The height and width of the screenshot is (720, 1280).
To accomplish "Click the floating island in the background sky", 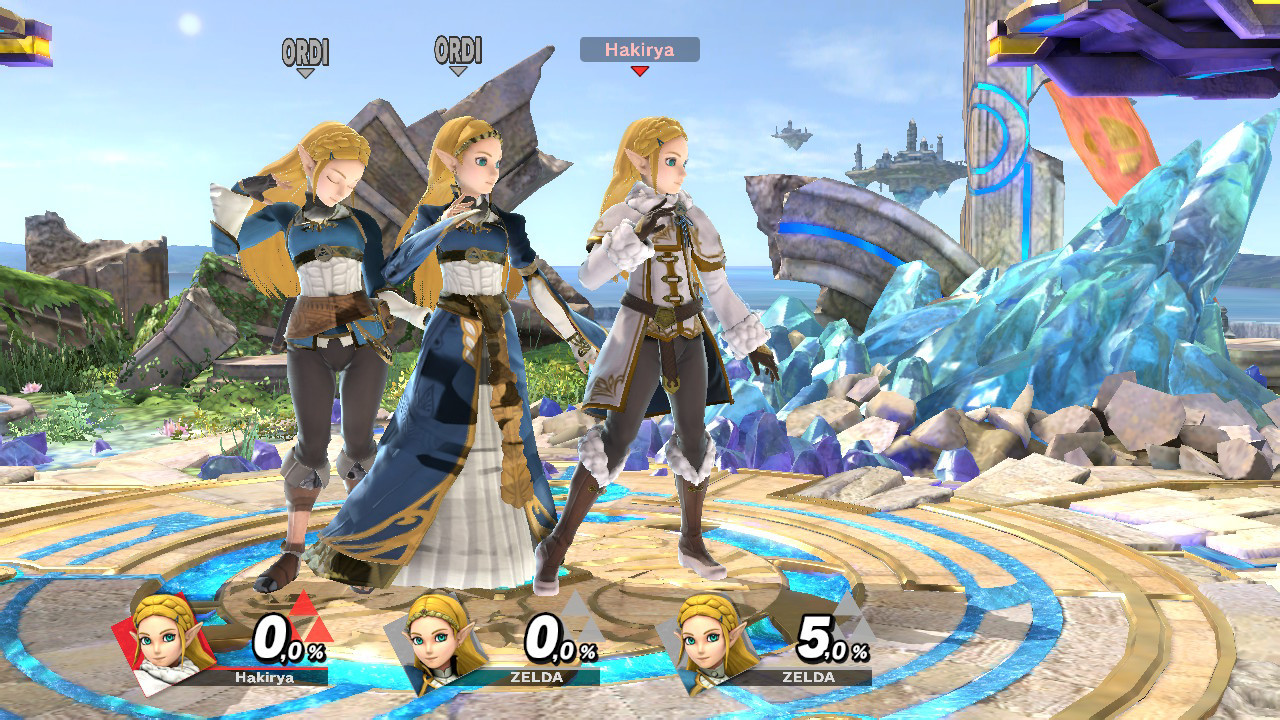I will [x=905, y=160].
